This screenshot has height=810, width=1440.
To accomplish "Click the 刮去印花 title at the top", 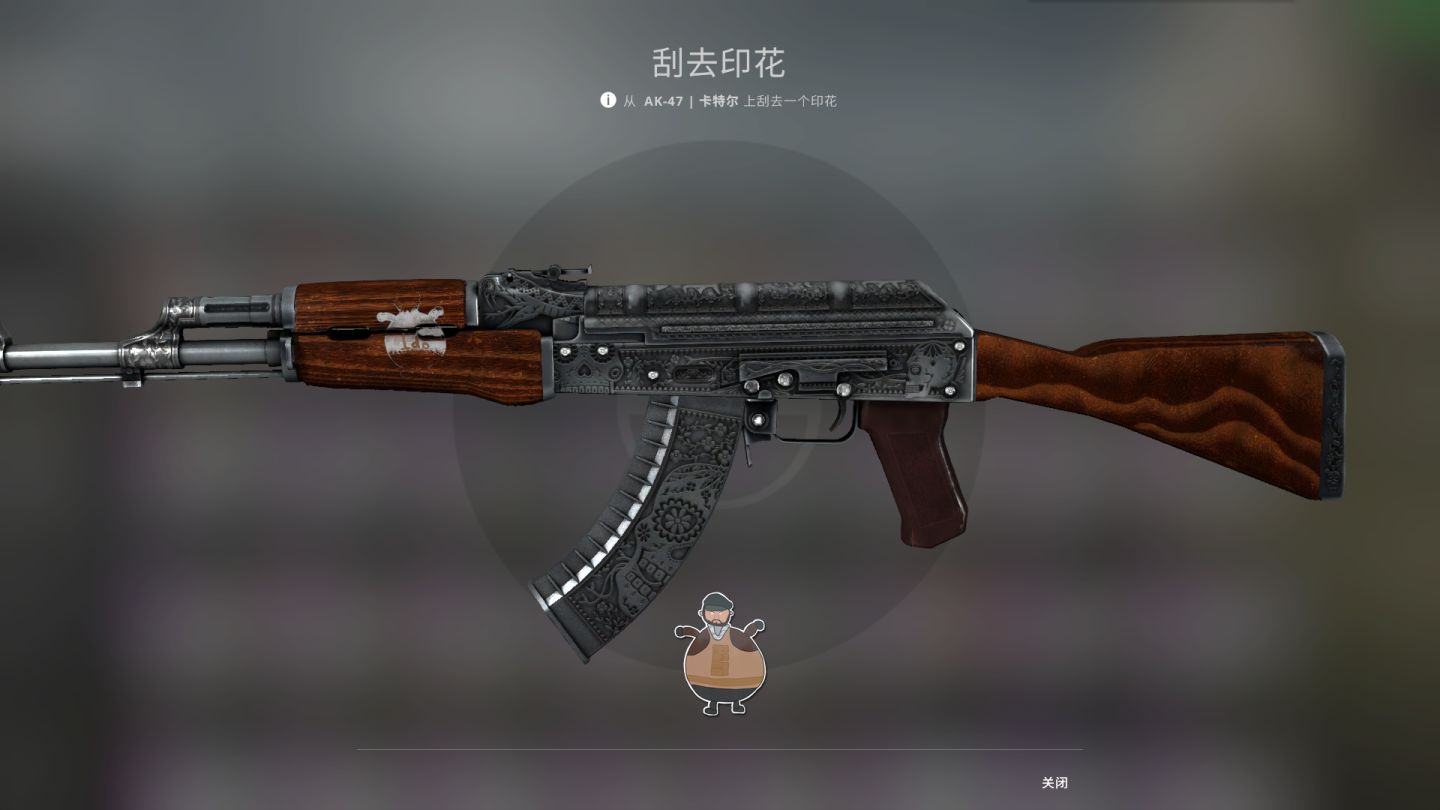I will [719, 62].
